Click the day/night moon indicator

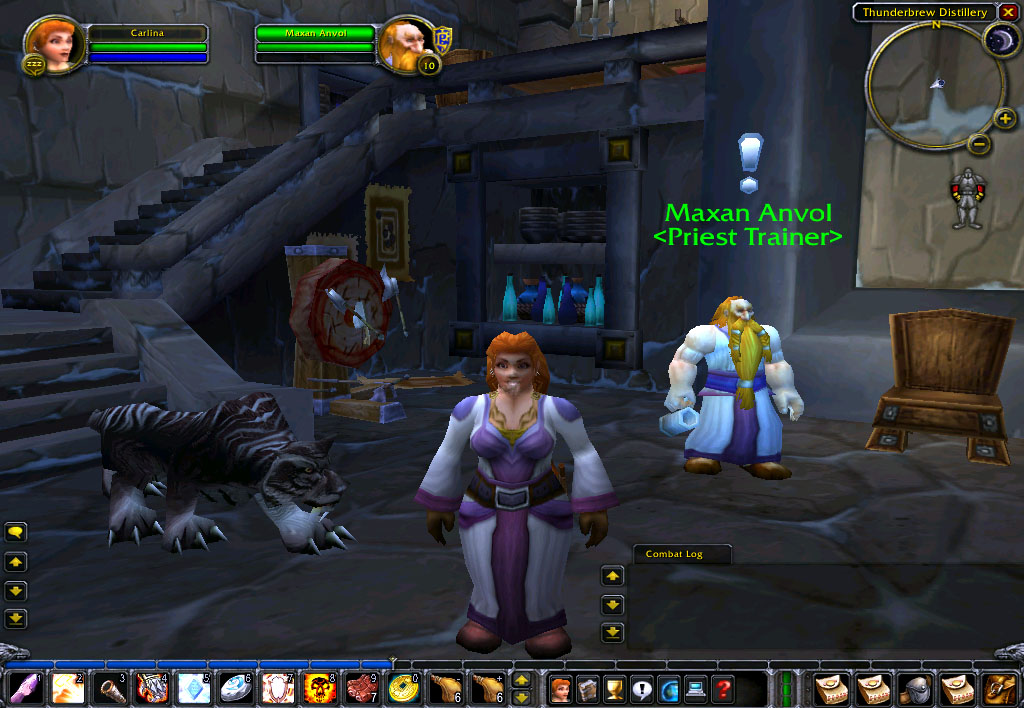(999, 40)
